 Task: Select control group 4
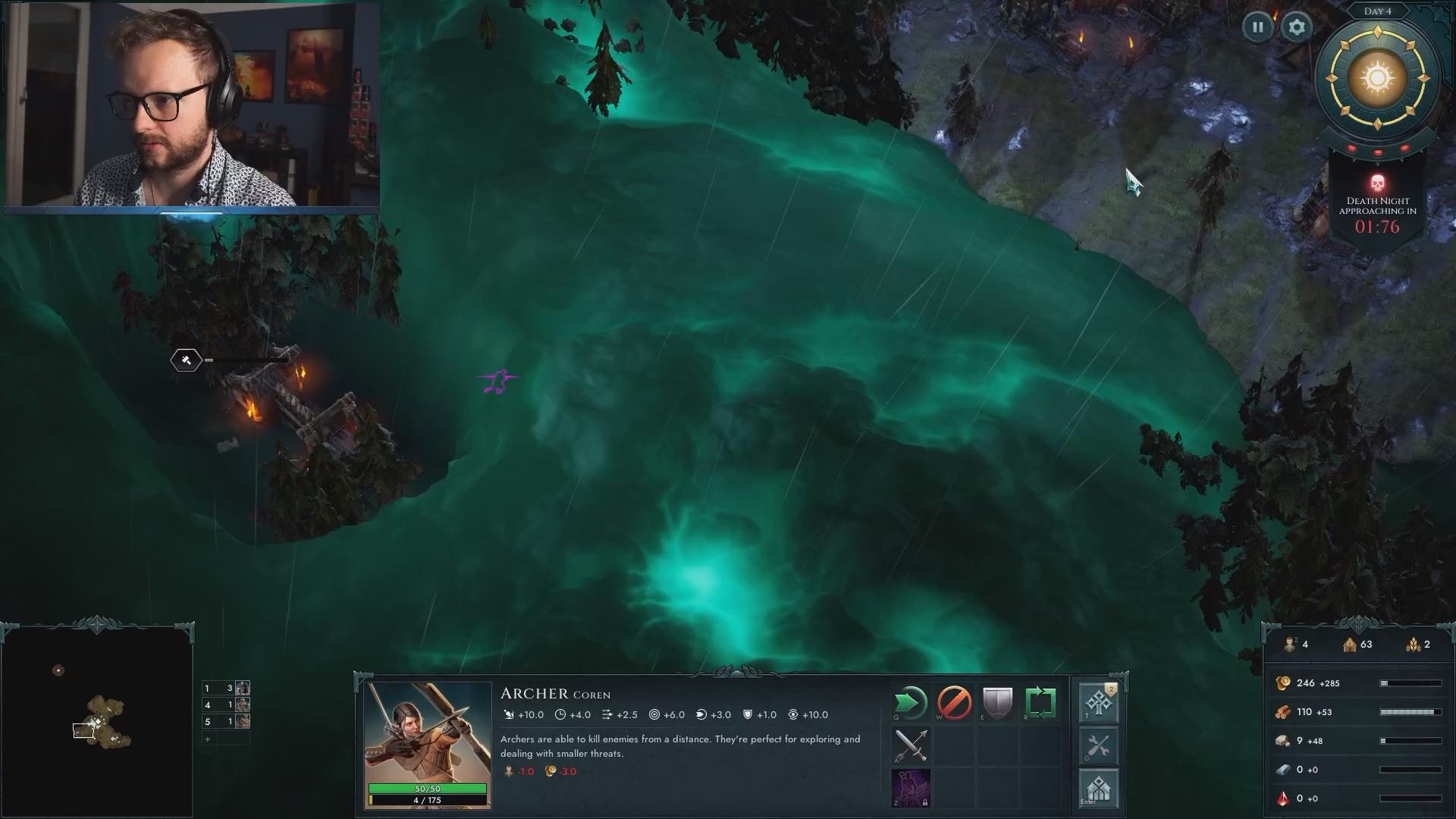pos(226,705)
